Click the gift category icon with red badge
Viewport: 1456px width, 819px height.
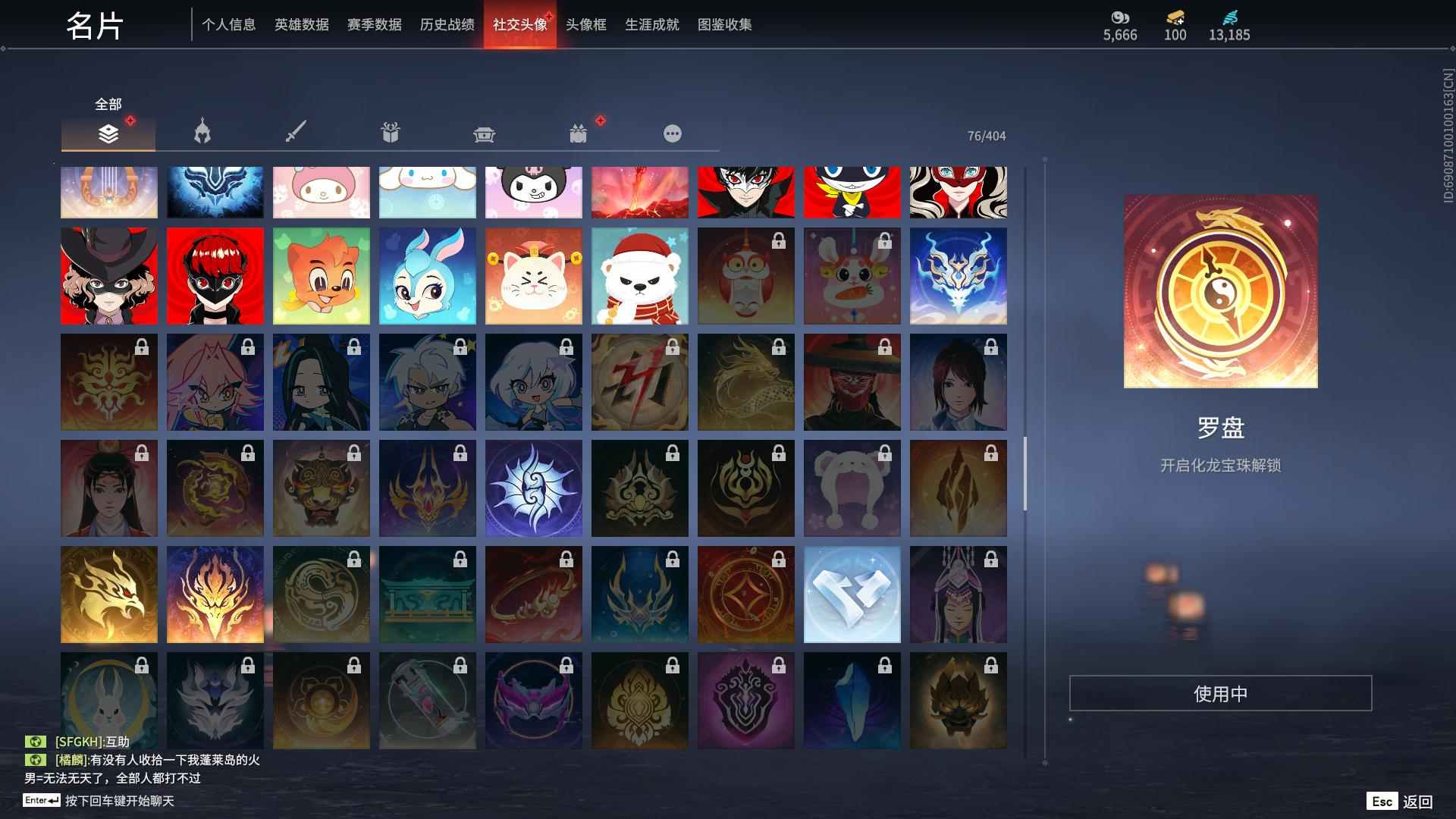coord(579,133)
